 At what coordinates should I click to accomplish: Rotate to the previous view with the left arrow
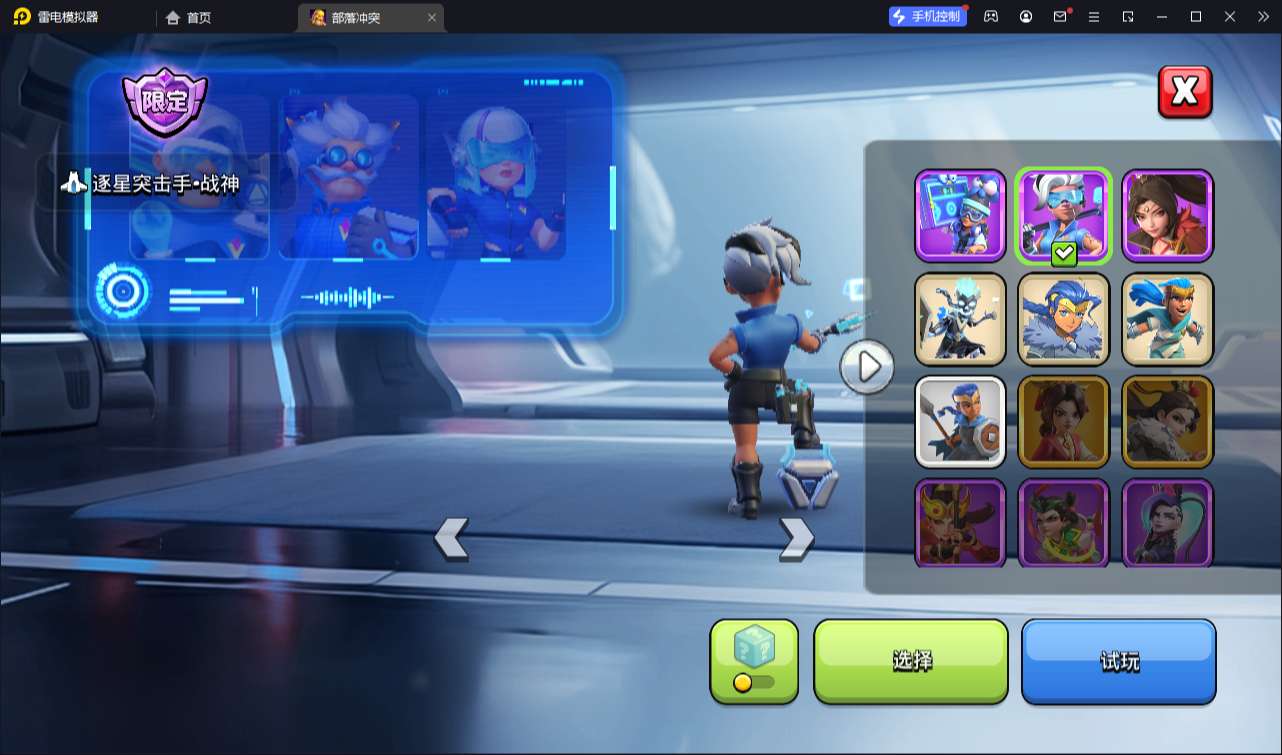coord(451,538)
